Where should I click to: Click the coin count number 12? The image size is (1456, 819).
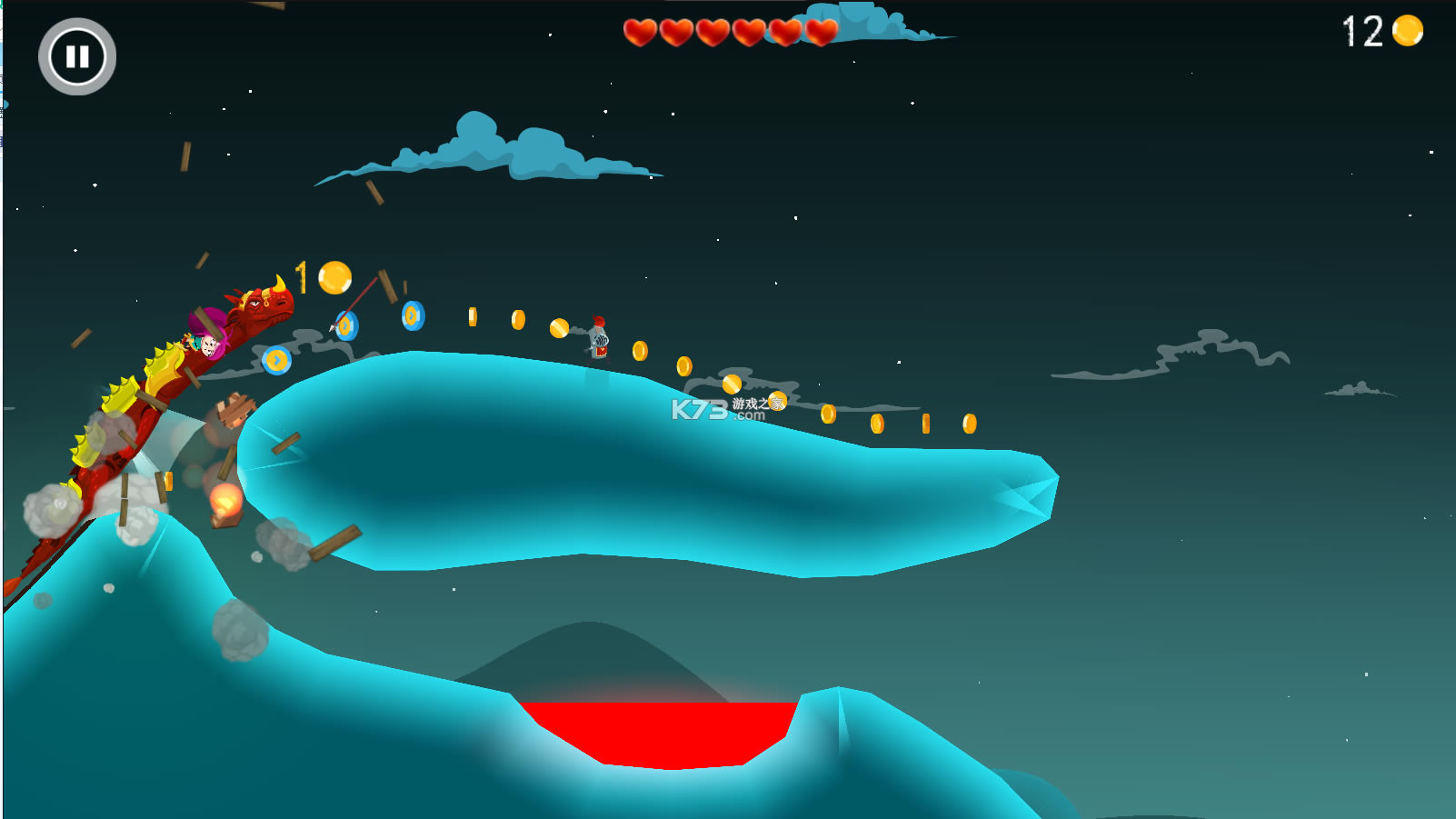[x=1361, y=32]
